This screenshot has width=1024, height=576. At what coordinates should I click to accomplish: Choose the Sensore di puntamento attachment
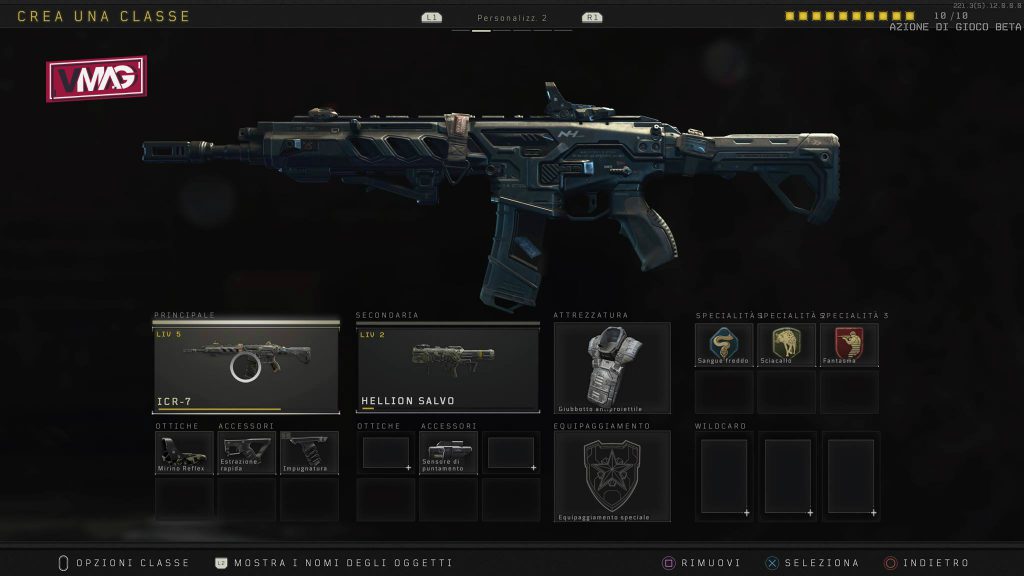click(x=447, y=453)
